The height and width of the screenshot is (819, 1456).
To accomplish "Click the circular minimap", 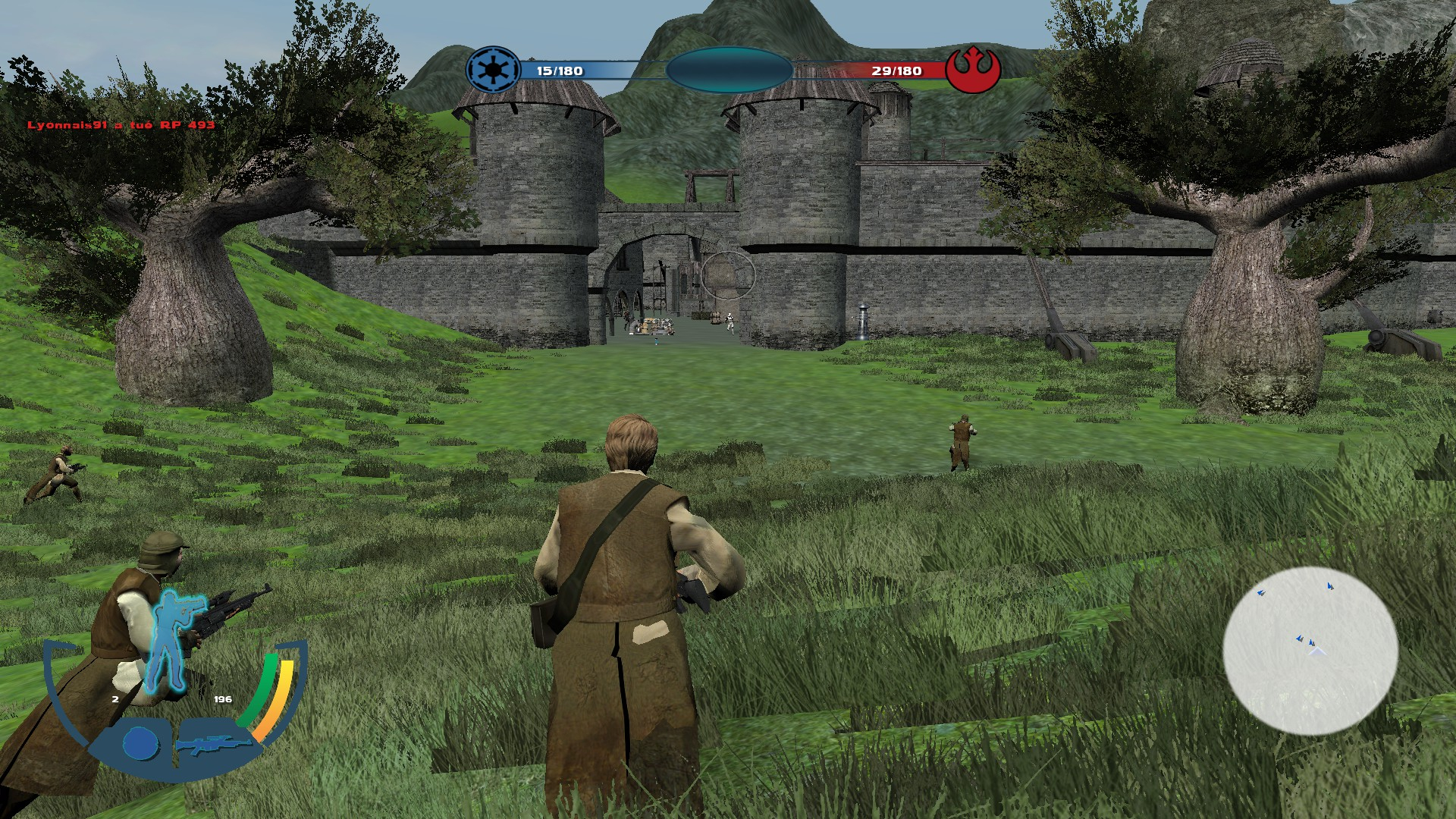I will tap(1310, 650).
